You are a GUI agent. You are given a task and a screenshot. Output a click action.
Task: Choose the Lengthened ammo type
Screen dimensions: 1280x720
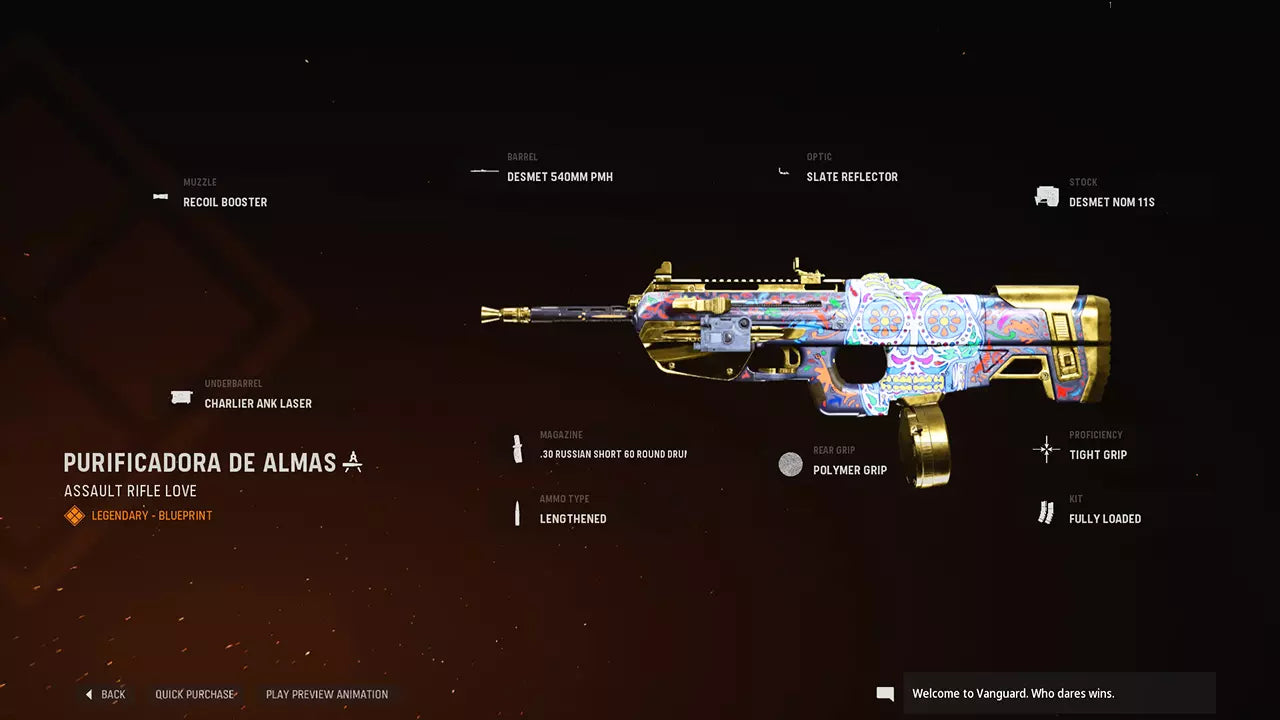[x=572, y=518]
